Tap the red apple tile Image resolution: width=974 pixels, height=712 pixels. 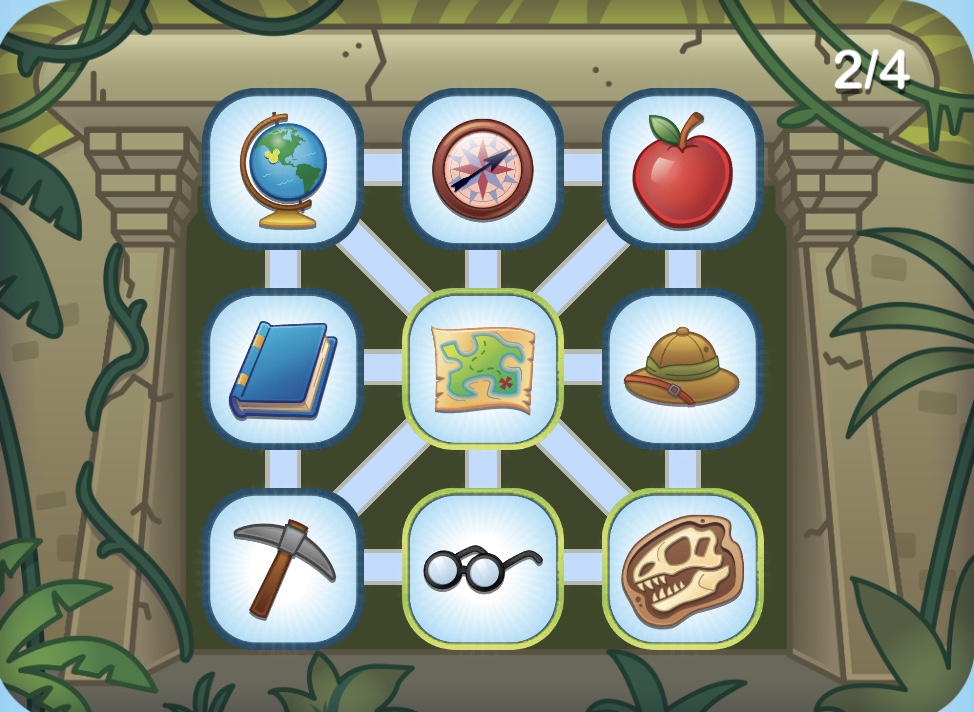(x=683, y=169)
